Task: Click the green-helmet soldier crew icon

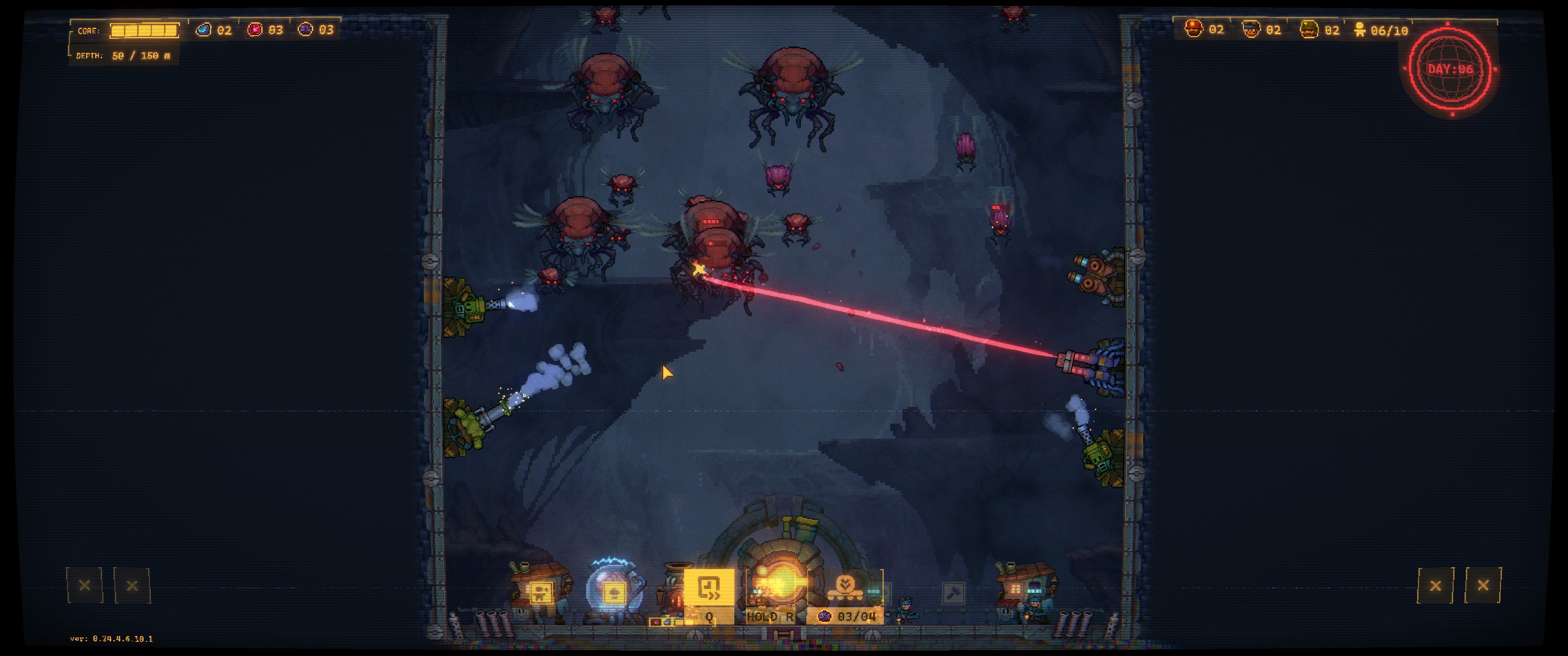Action: pos(1309,29)
